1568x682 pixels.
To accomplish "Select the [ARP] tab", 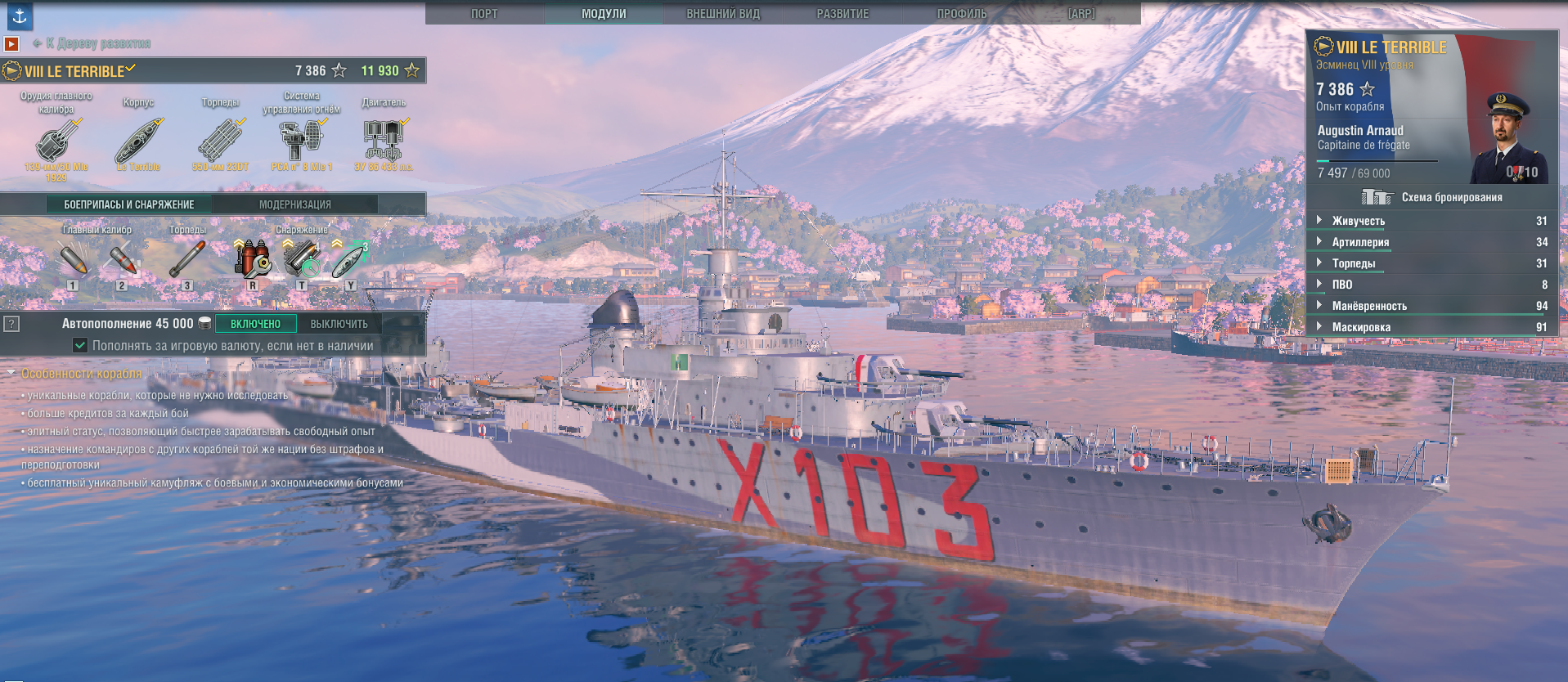I will [x=1081, y=14].
